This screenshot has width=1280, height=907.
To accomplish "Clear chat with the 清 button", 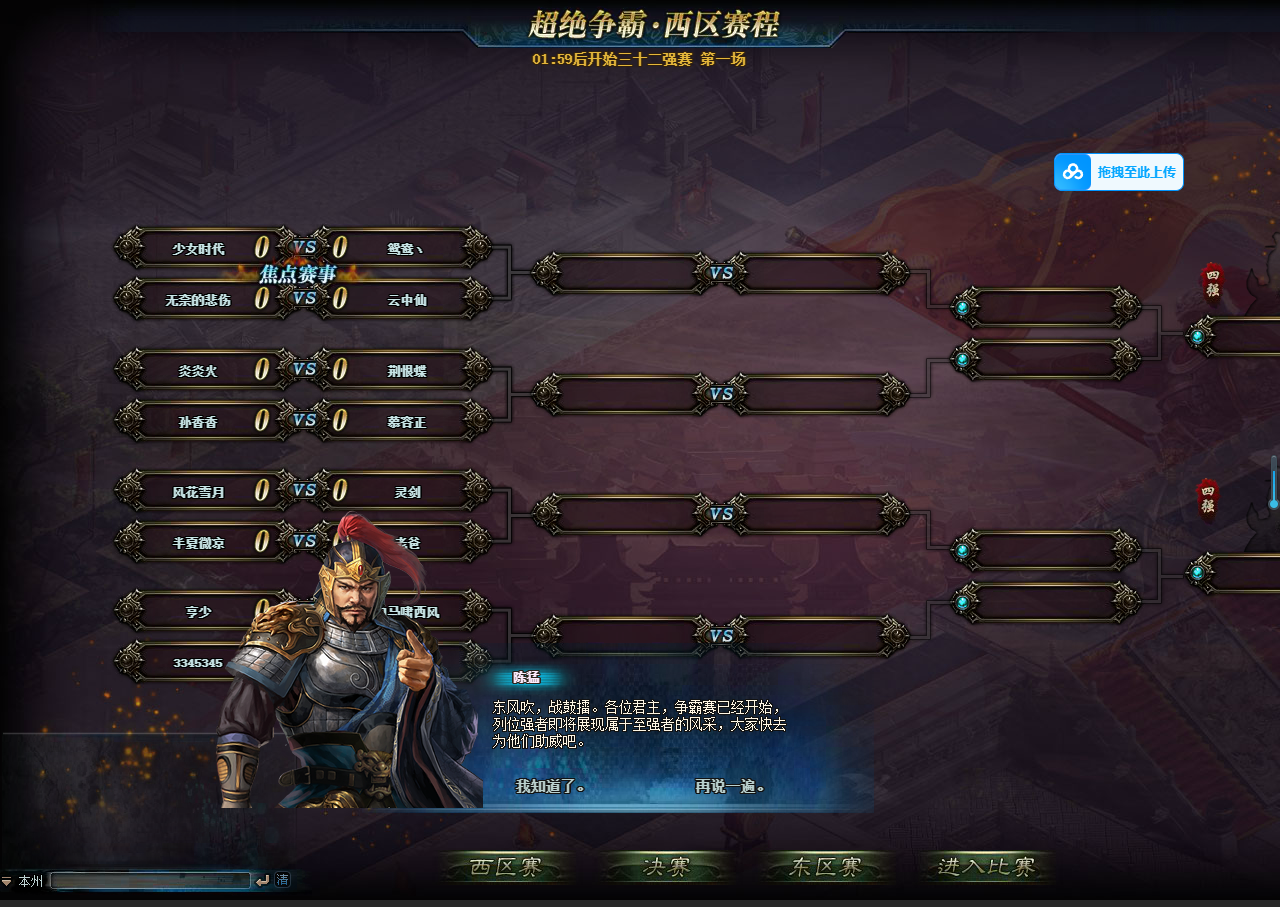I will point(283,880).
